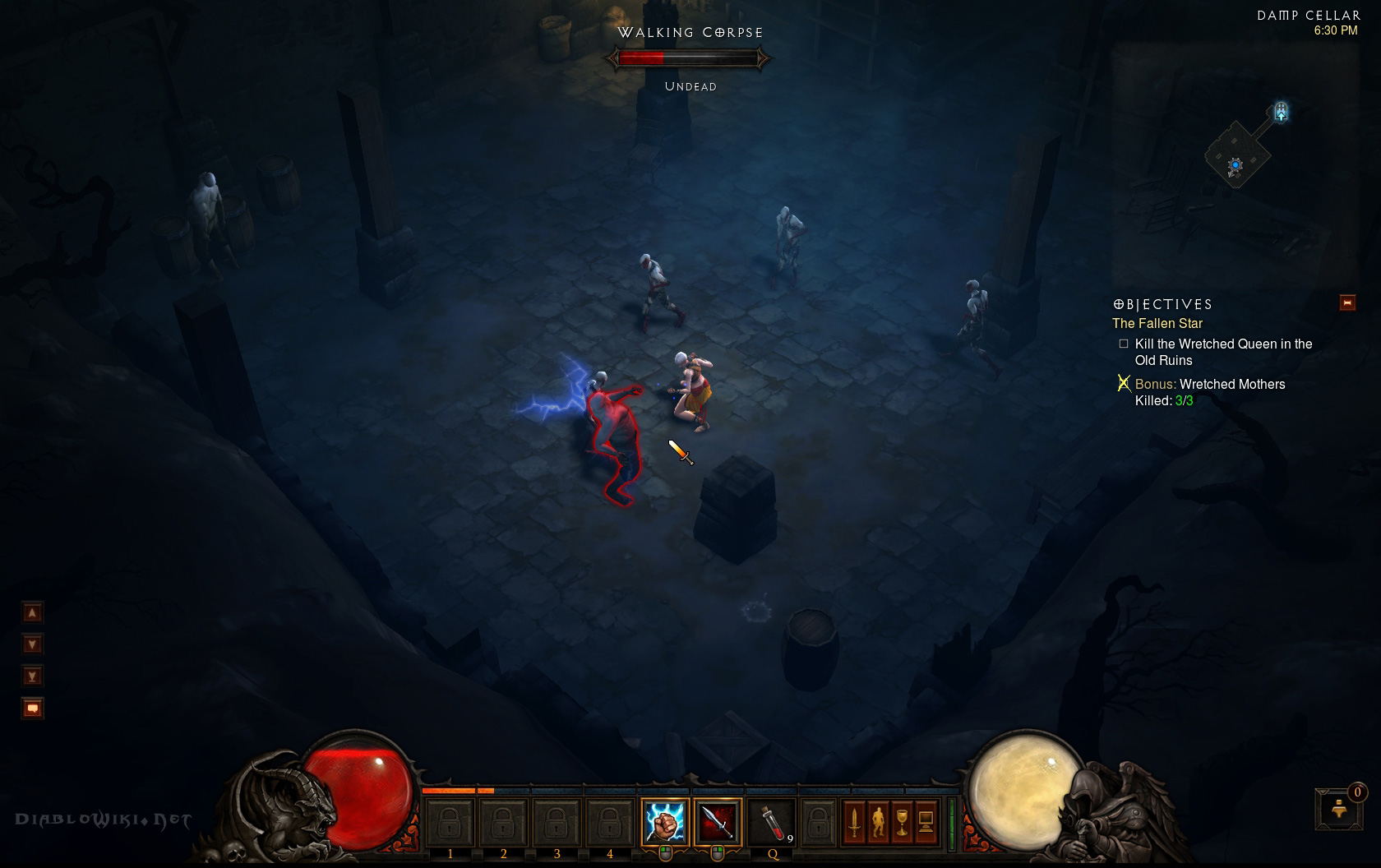The image size is (1381, 868).
Task: Use the red health potion slot
Action: tap(771, 821)
